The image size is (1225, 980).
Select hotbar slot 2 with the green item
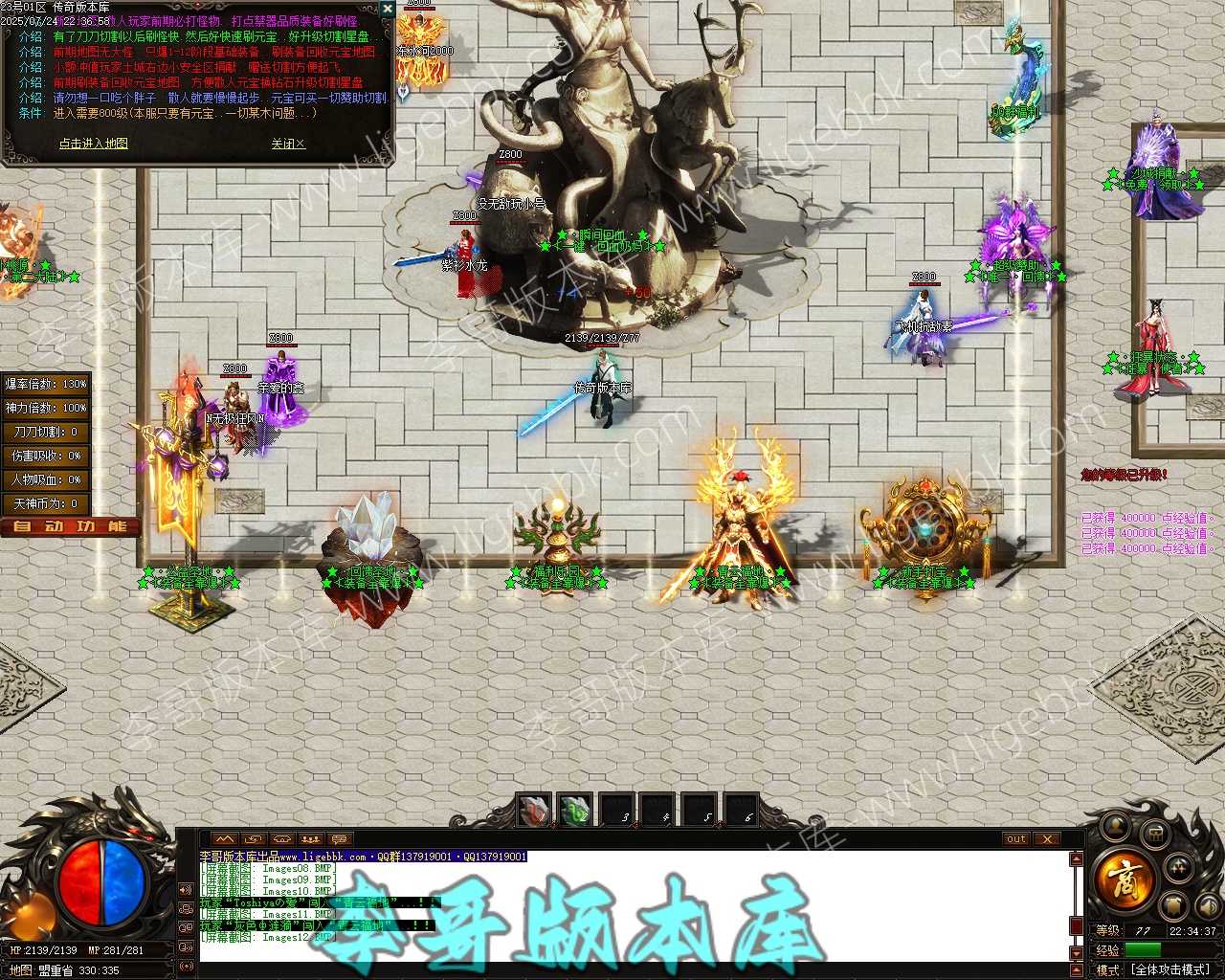point(575,812)
